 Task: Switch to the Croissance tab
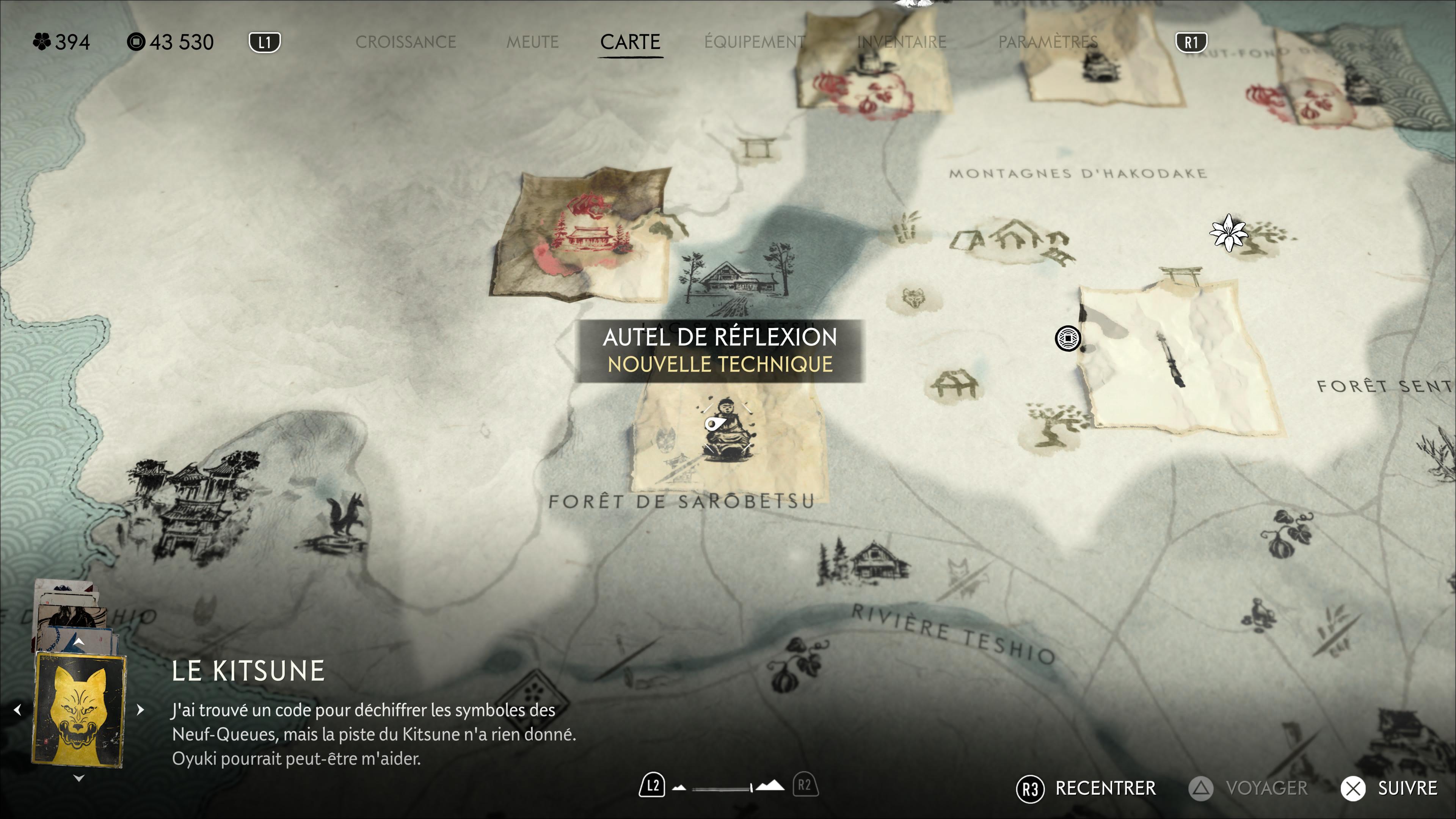[x=405, y=42]
